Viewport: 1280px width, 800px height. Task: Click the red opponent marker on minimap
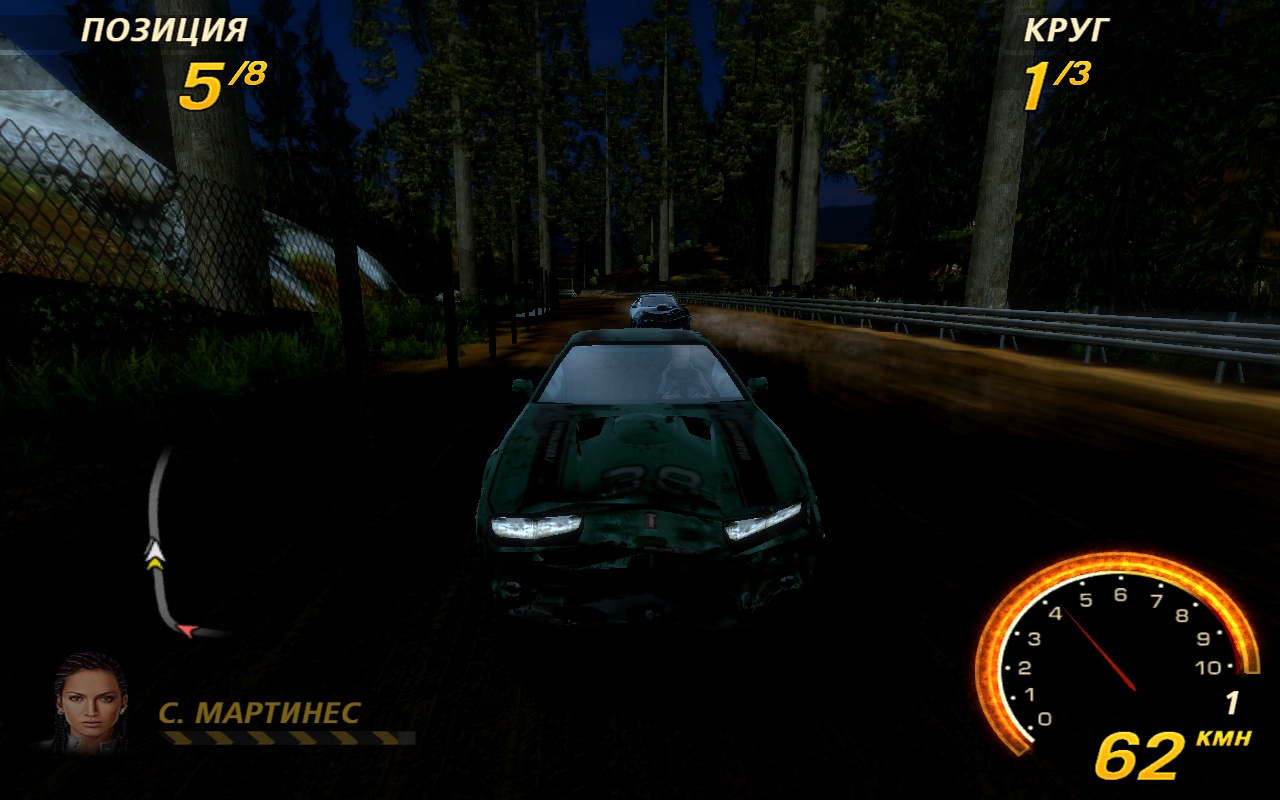click(187, 630)
